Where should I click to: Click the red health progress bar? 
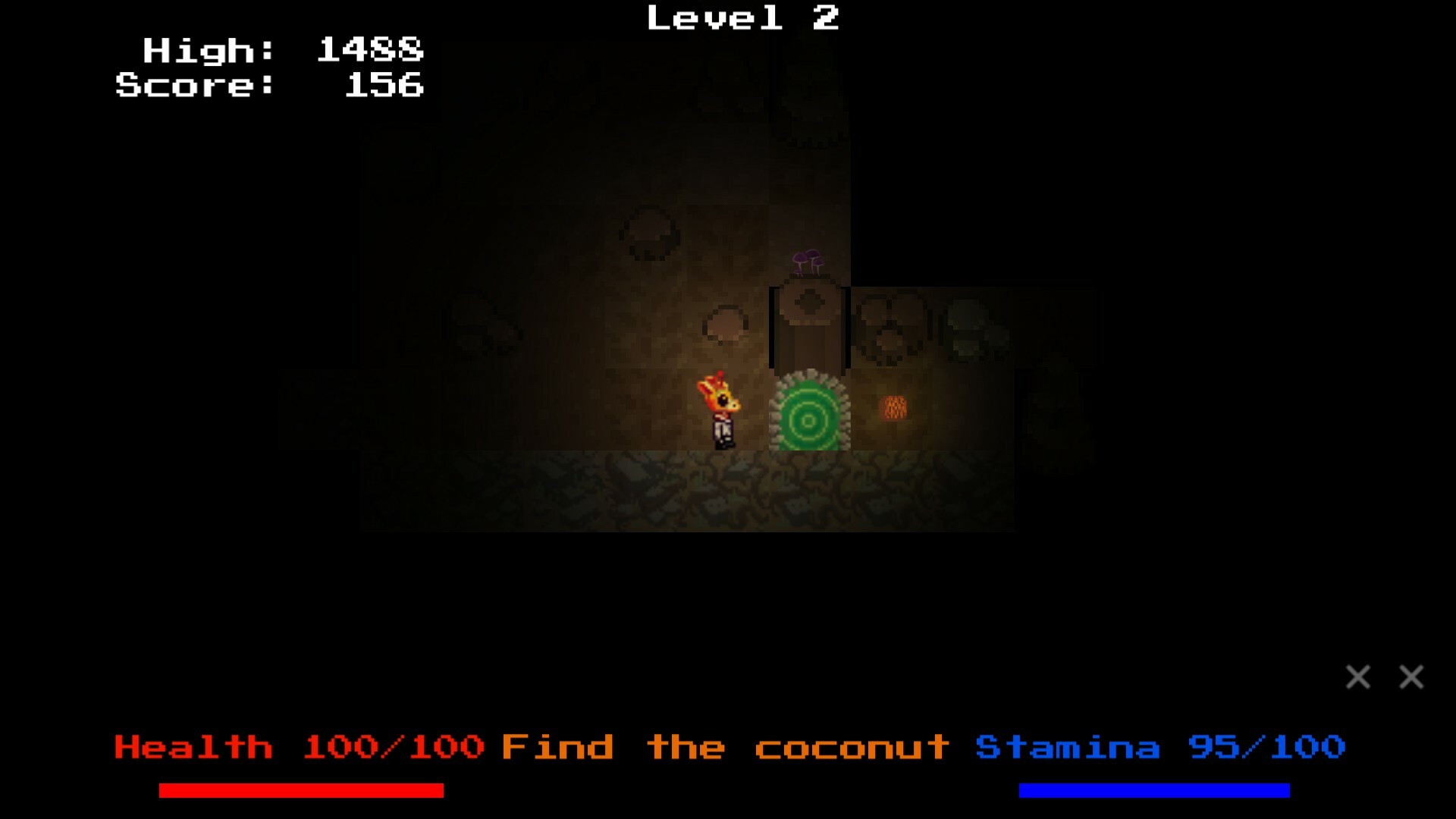click(300, 791)
